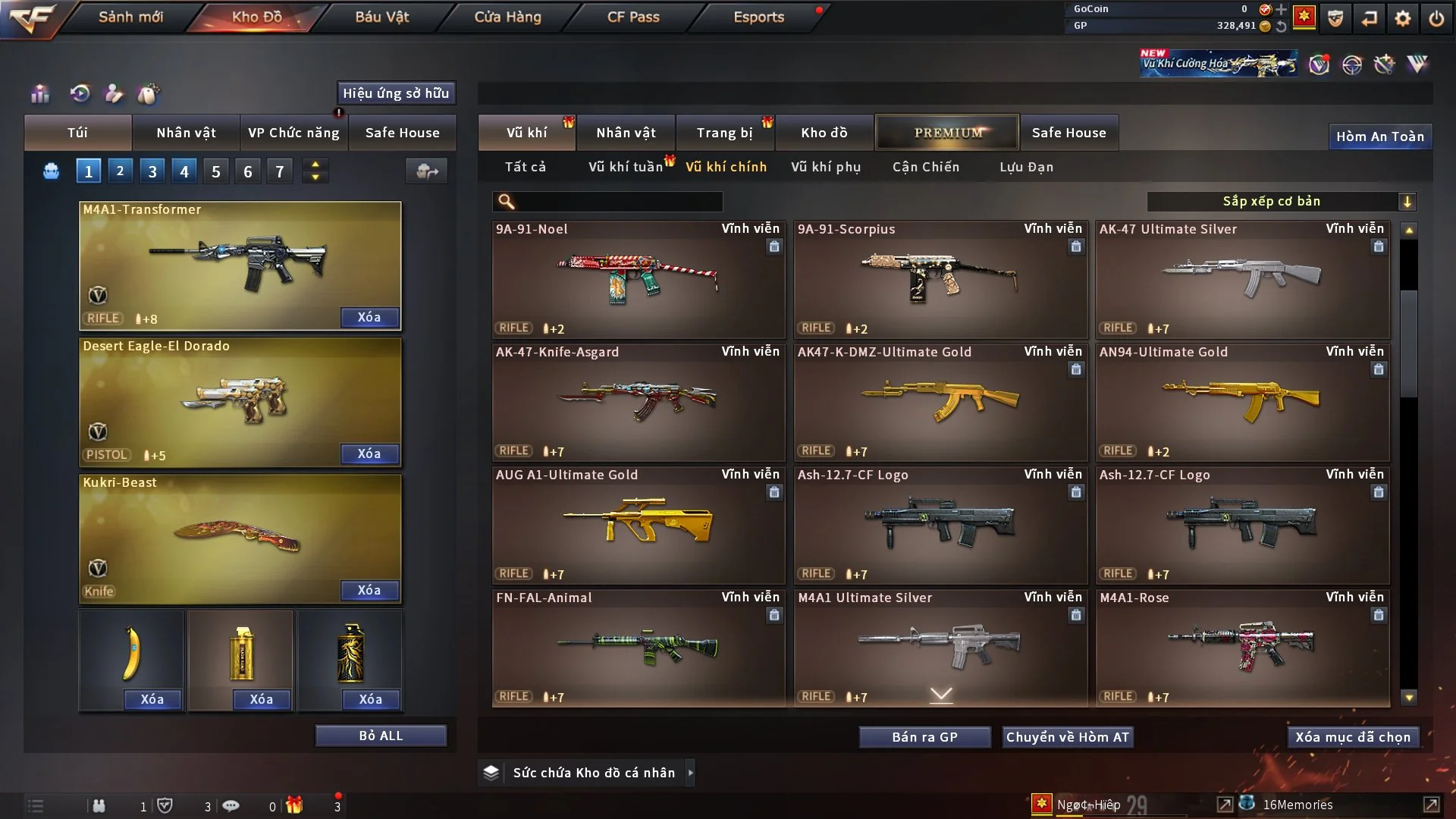Image resolution: width=1456 pixels, height=819 pixels.
Task: Select bag page number 4
Action: click(184, 171)
